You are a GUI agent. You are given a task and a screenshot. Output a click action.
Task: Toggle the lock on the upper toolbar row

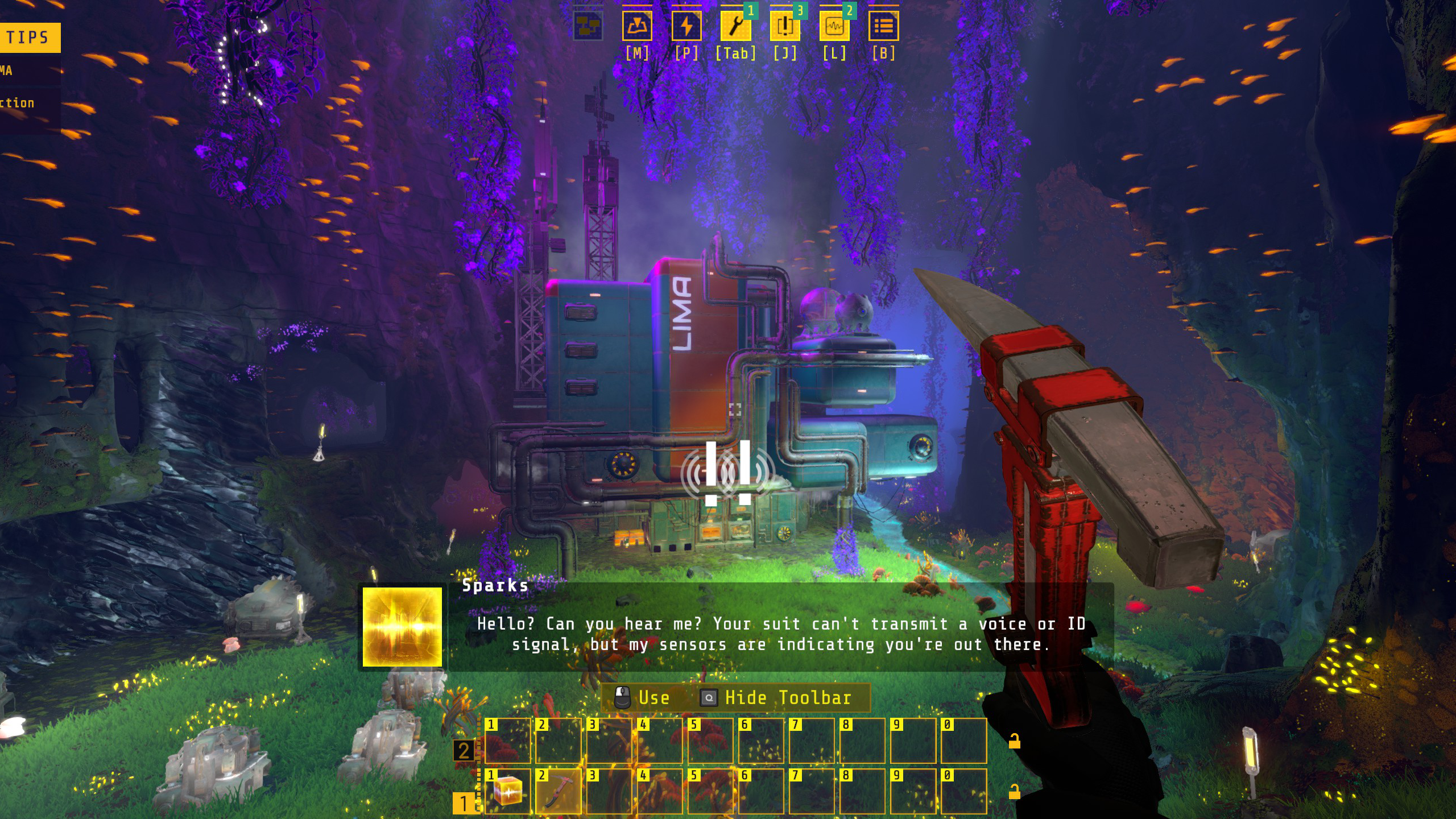(x=1014, y=741)
